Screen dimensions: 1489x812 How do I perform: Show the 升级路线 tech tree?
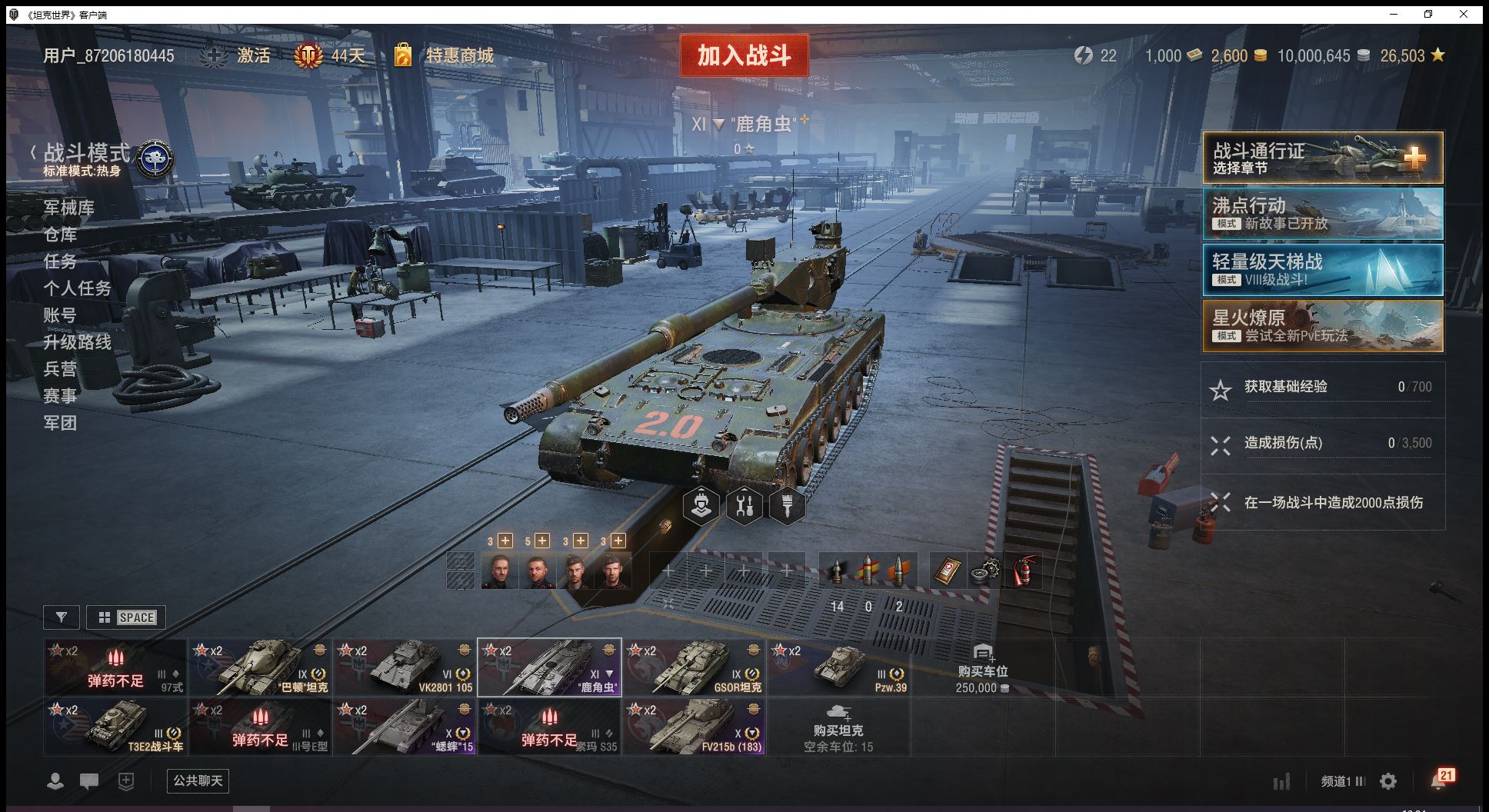pos(78,342)
